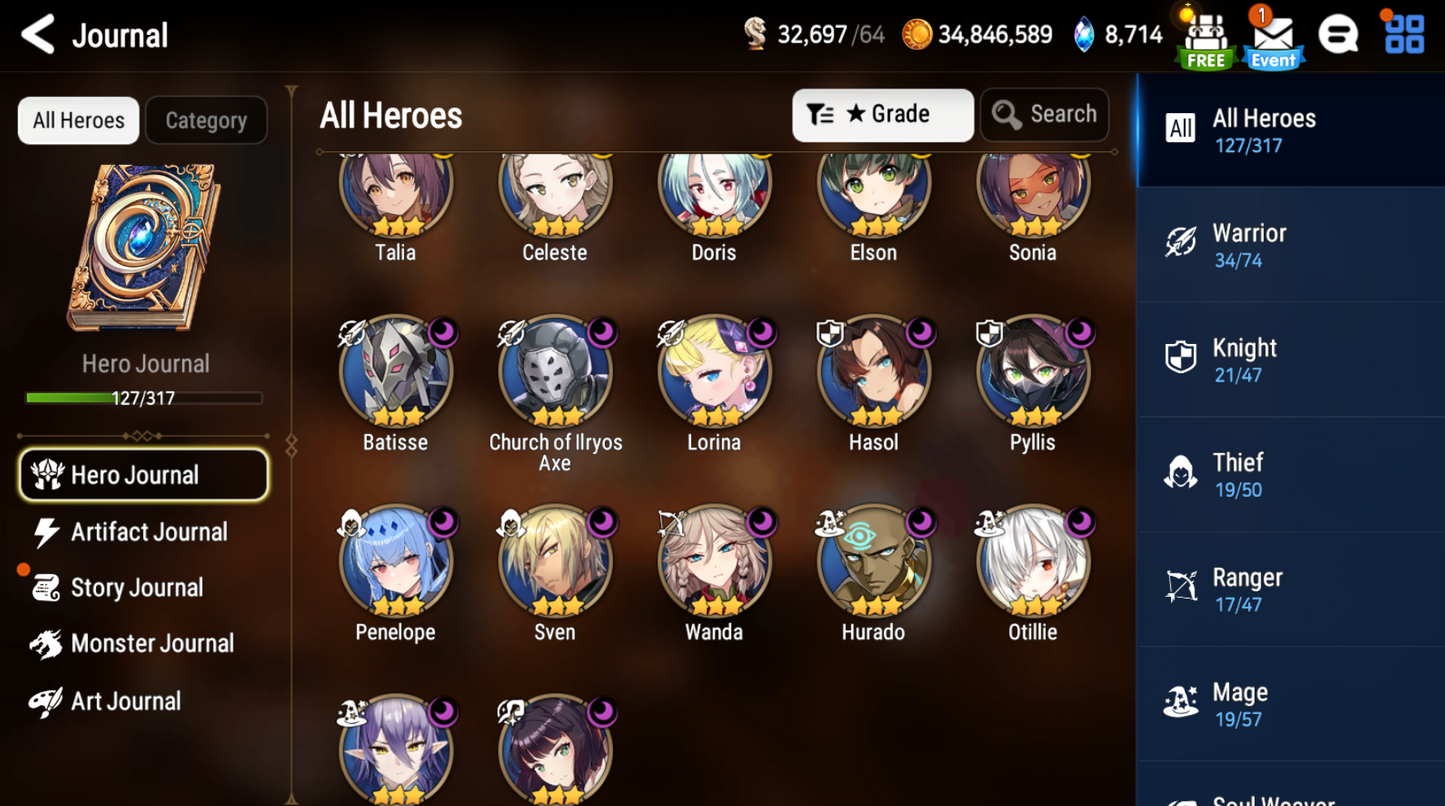1445x806 pixels.
Task: Select the Knight class filter icon
Action: pyautogui.click(x=1180, y=358)
